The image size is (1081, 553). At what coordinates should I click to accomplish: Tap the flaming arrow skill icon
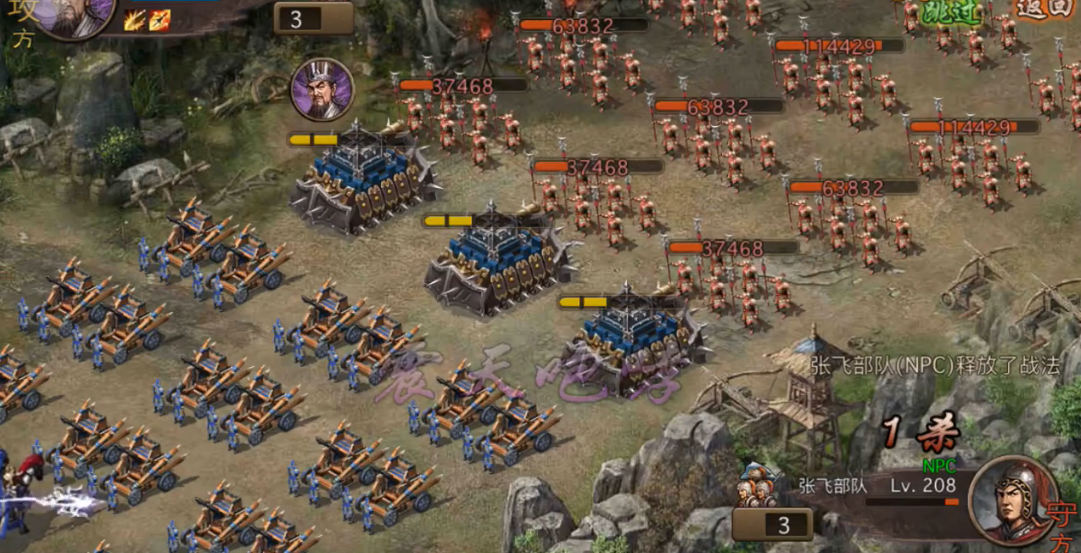(160, 19)
